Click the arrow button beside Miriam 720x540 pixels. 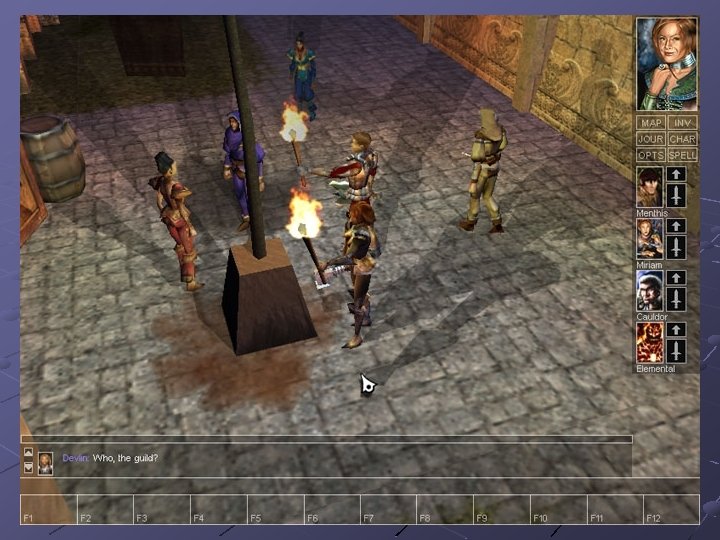coord(676,226)
